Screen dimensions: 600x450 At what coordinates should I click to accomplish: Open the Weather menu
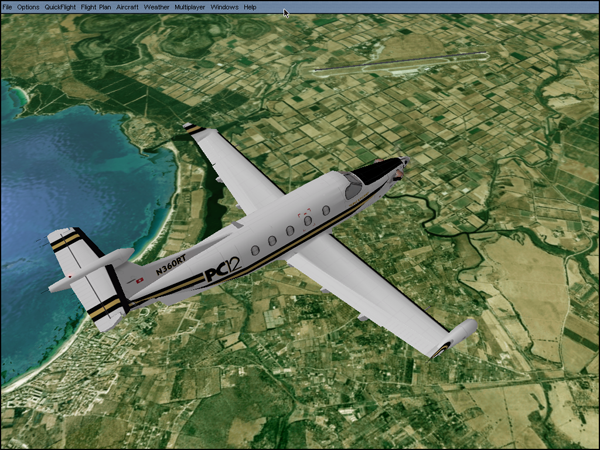pyautogui.click(x=156, y=7)
